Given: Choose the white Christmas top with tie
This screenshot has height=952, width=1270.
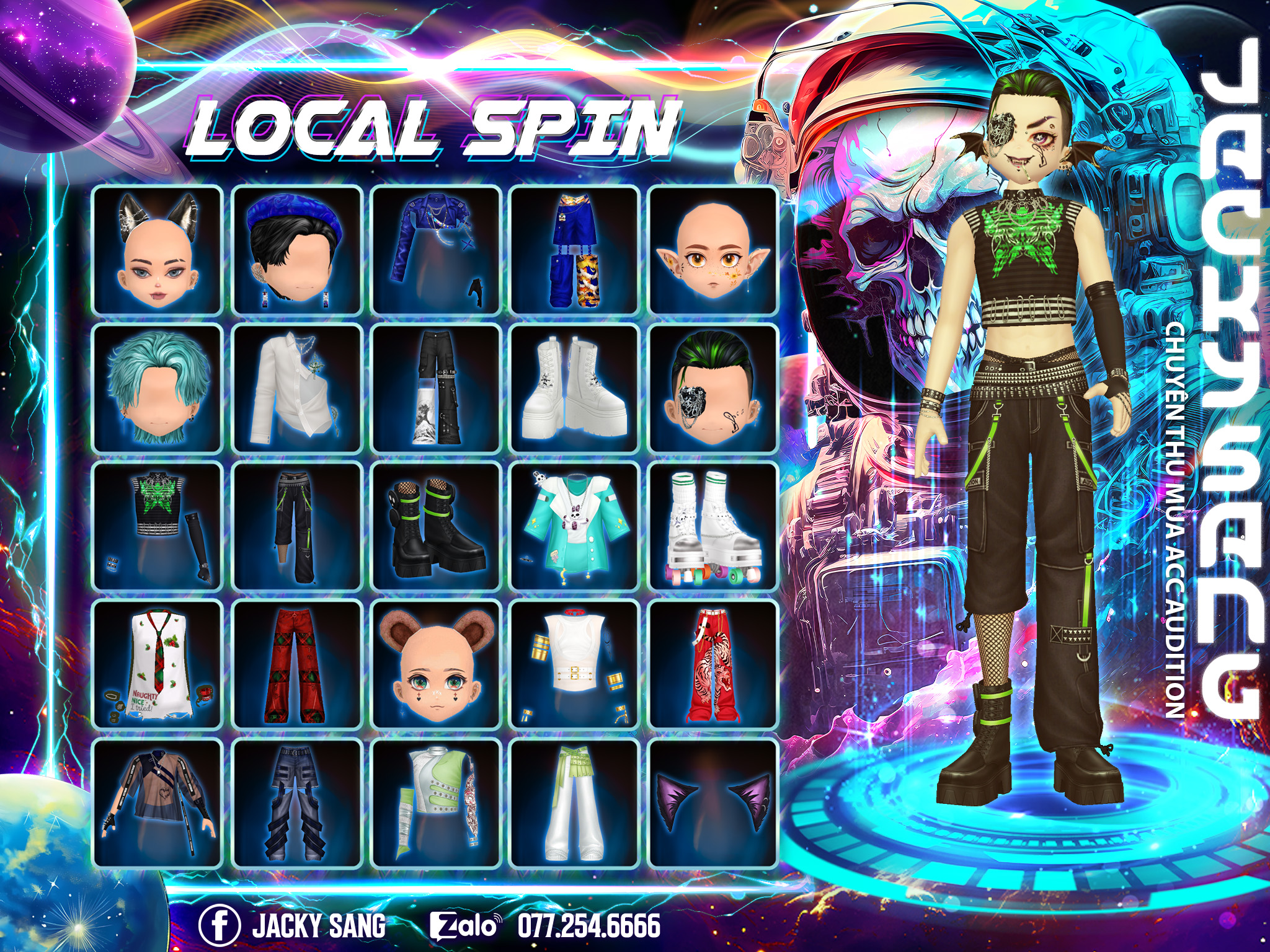Looking at the screenshot, I should point(157,664).
